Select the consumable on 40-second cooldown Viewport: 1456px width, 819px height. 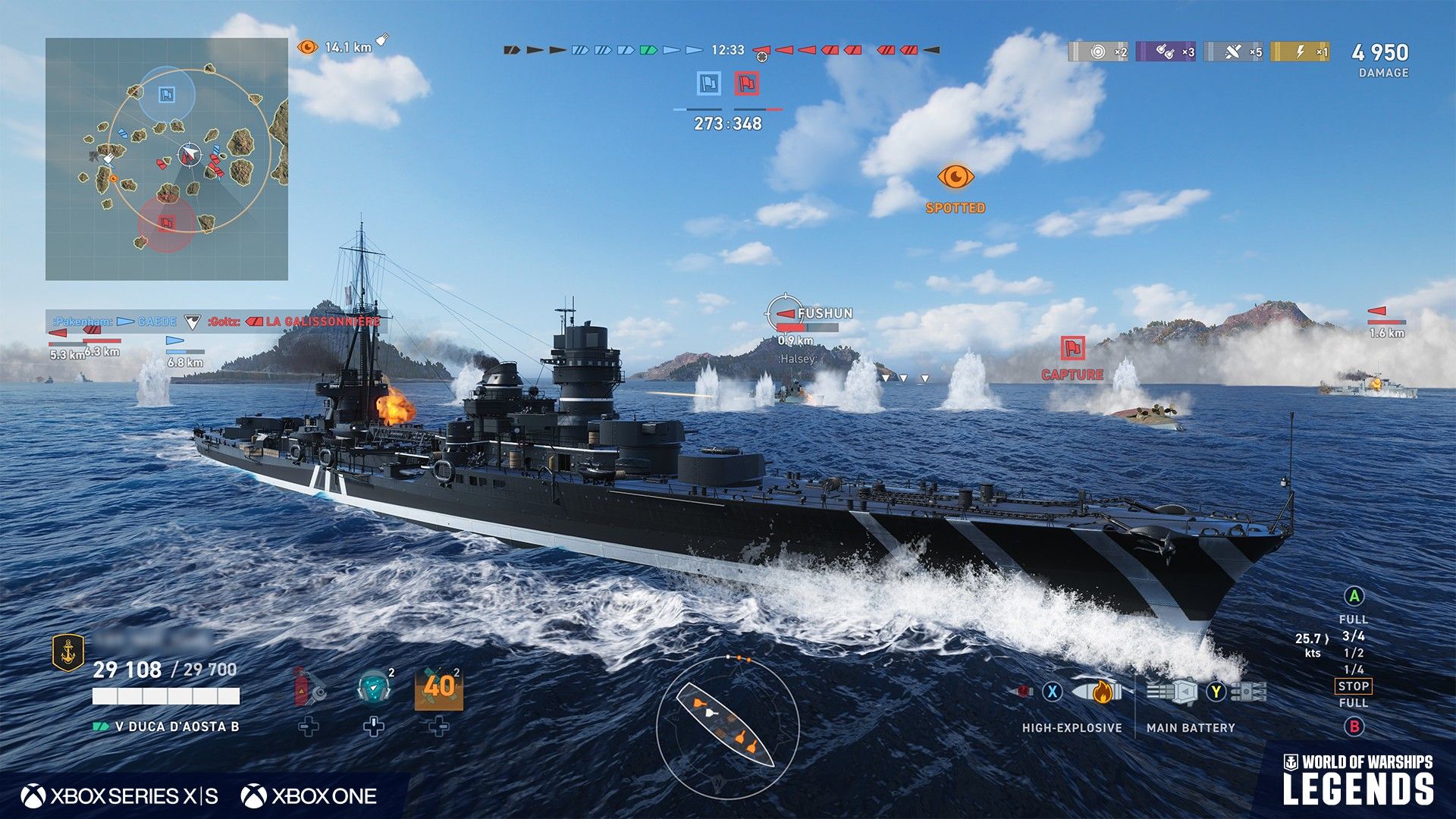[438, 689]
